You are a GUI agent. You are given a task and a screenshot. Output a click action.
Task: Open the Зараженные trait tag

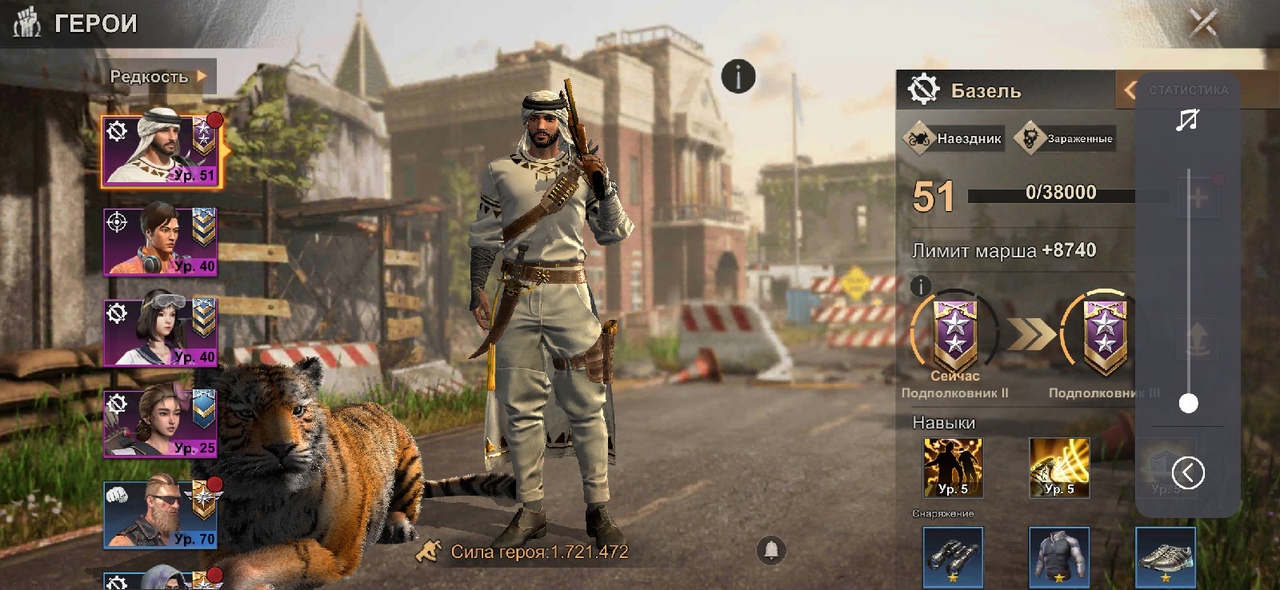click(1065, 139)
